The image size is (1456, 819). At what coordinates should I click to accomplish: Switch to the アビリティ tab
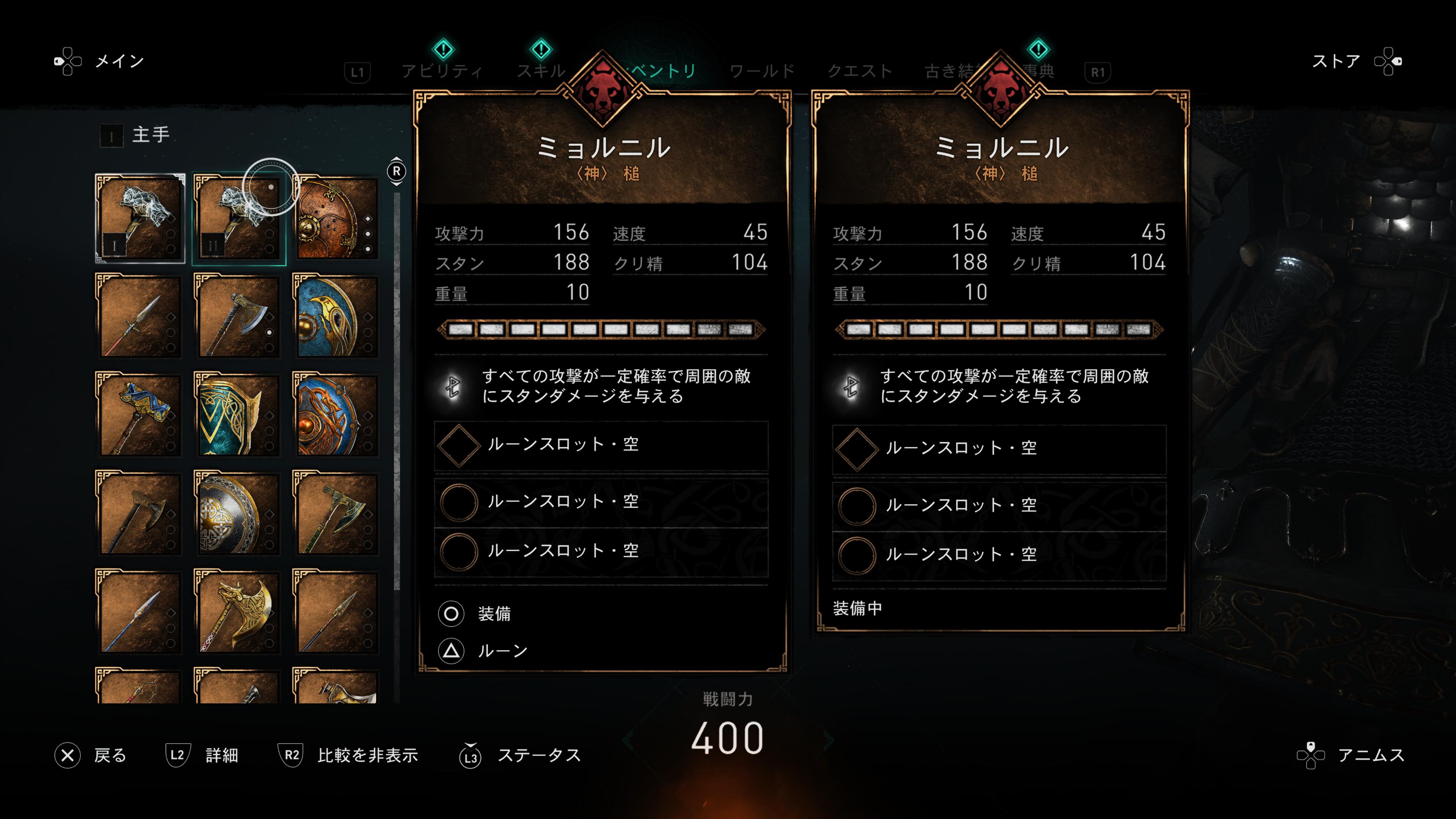[442, 71]
